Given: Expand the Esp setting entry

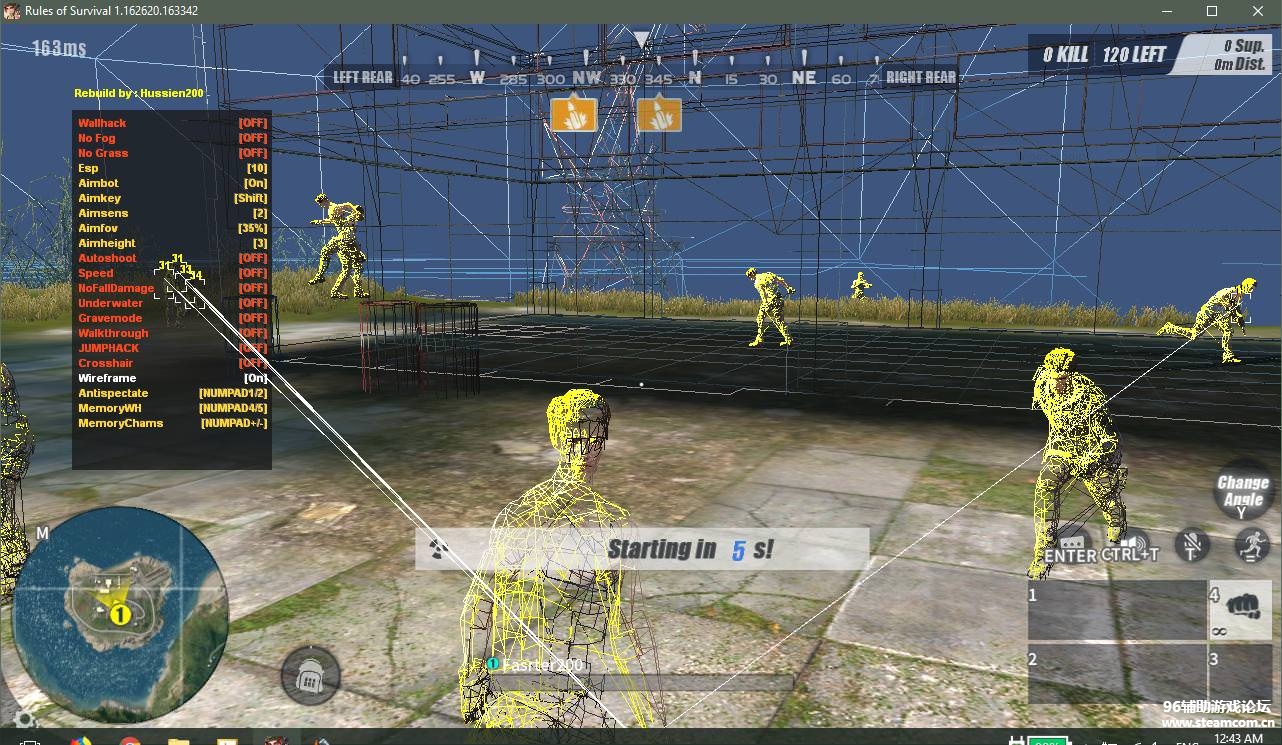Looking at the screenshot, I should coord(88,167).
